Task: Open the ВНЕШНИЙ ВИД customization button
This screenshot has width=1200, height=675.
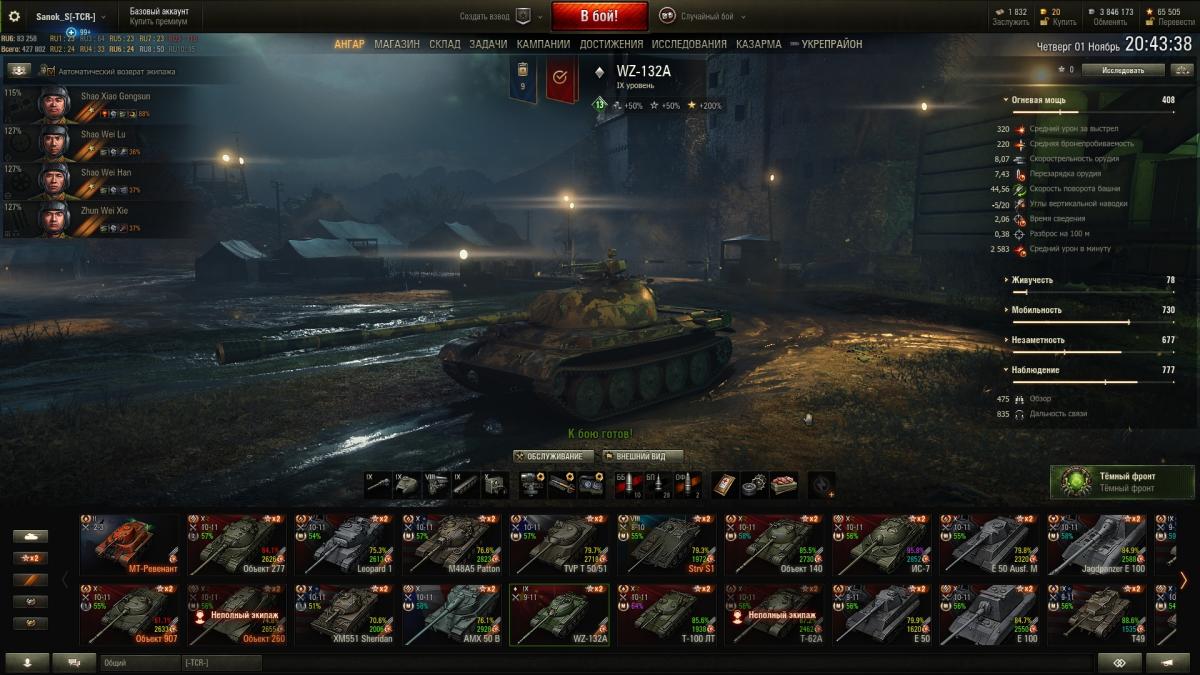Action: tap(643, 456)
